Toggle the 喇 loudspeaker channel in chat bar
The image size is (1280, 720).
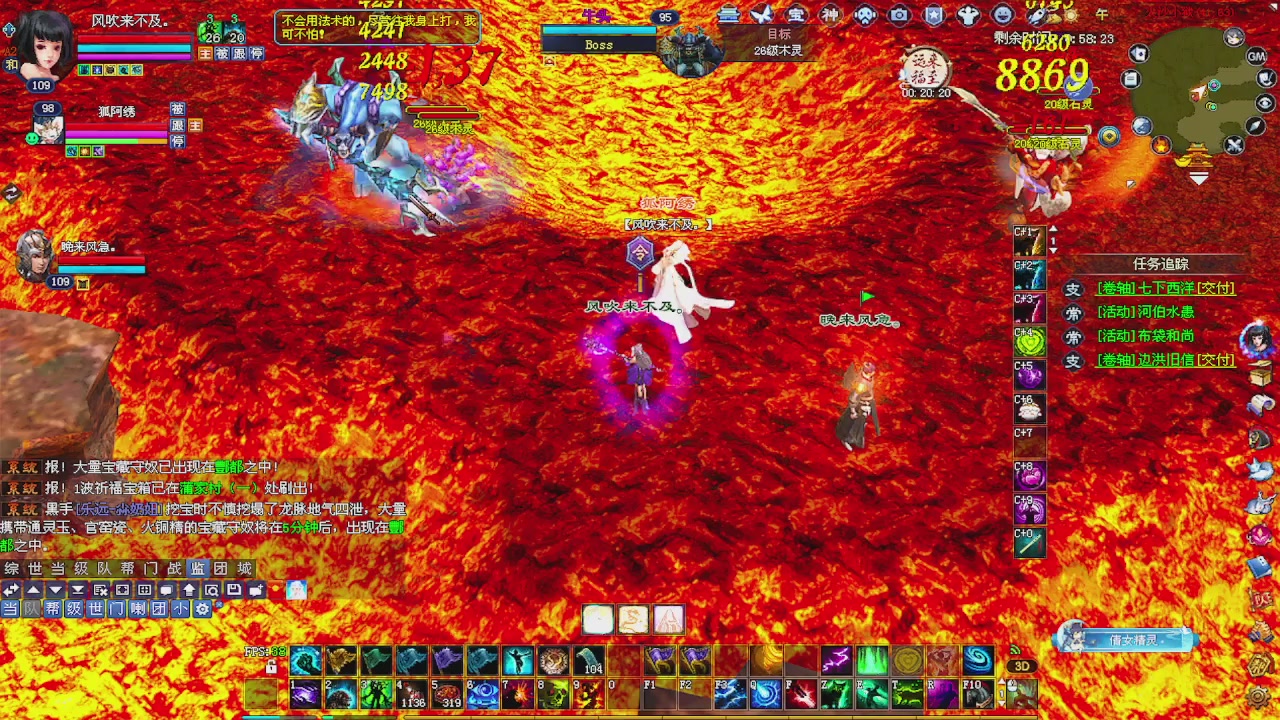point(140,607)
